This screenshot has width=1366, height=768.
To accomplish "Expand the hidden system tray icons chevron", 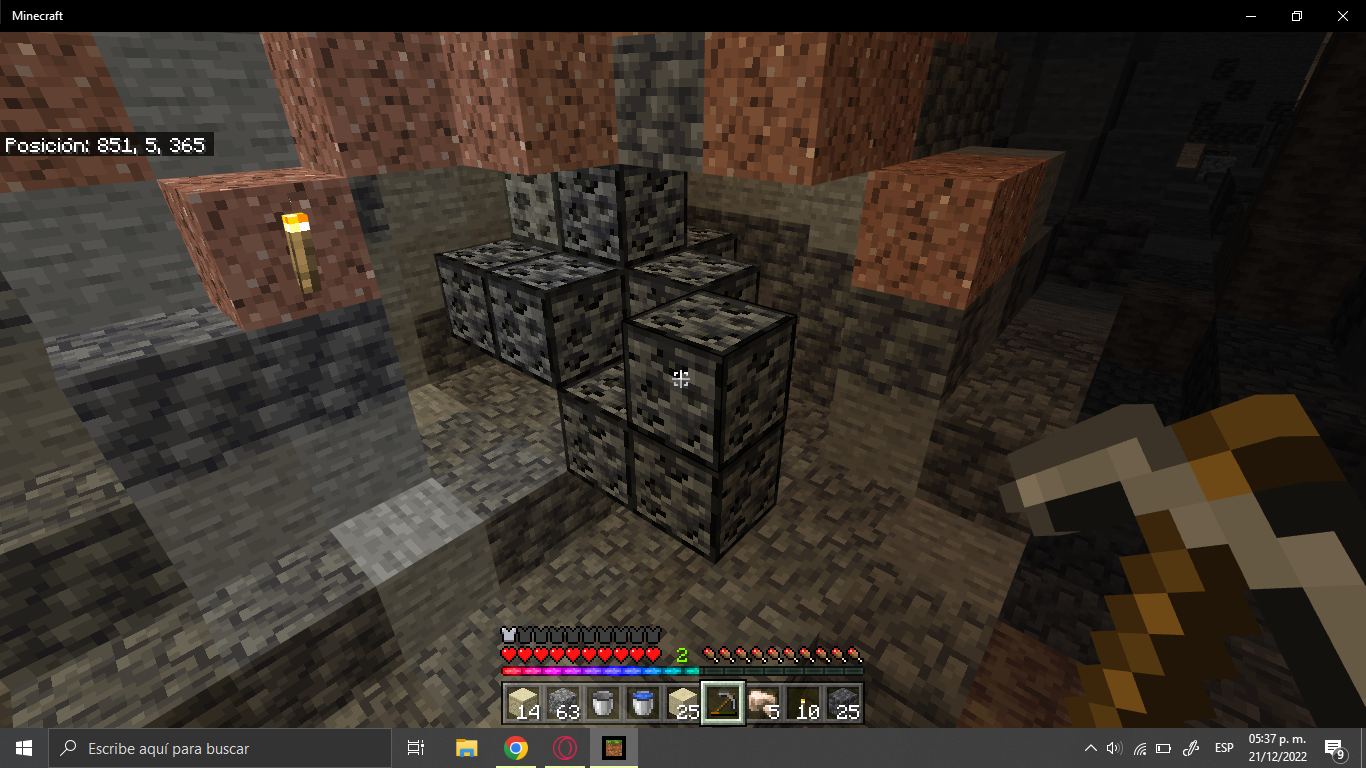I will (x=1090, y=747).
